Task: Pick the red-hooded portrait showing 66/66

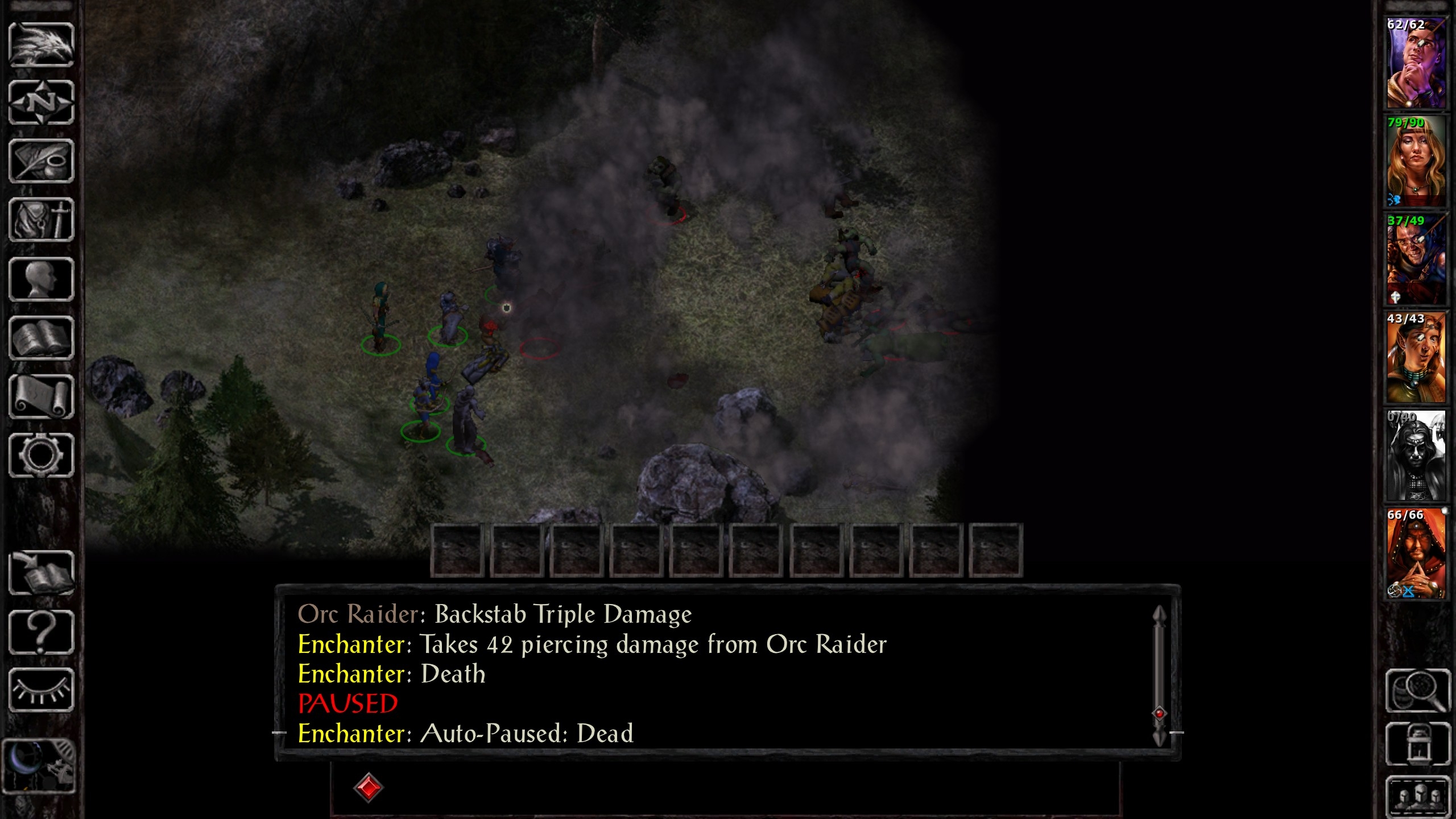Action: tap(1415, 553)
